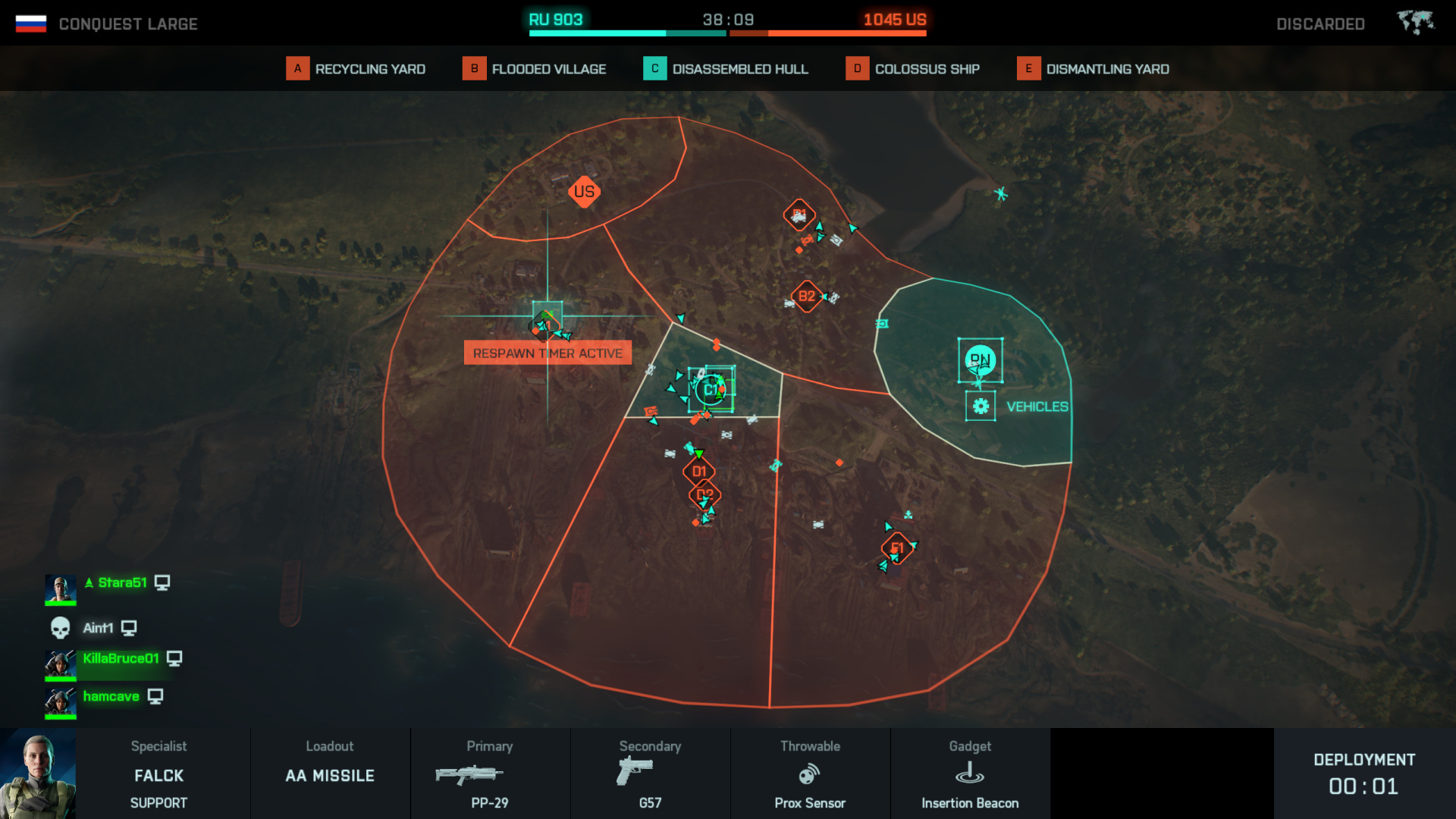Open the Gadget Insertion Beacon selector
Screen dimensions: 1456x819
click(969, 775)
